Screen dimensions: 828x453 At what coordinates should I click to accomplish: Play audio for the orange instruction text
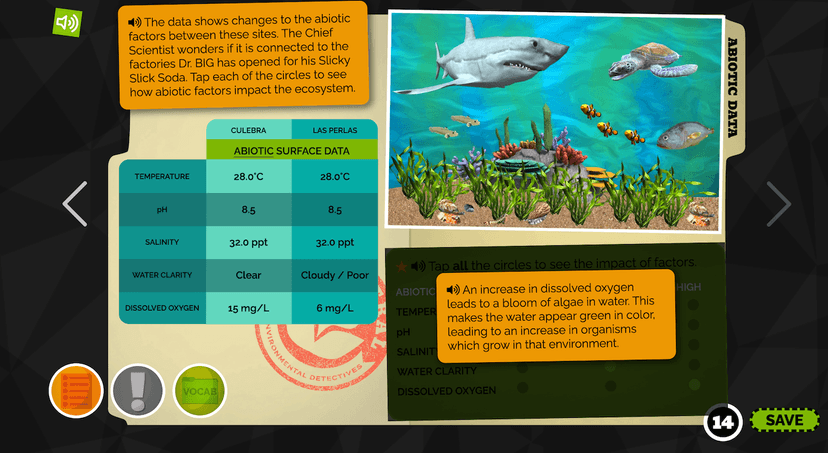(x=134, y=22)
